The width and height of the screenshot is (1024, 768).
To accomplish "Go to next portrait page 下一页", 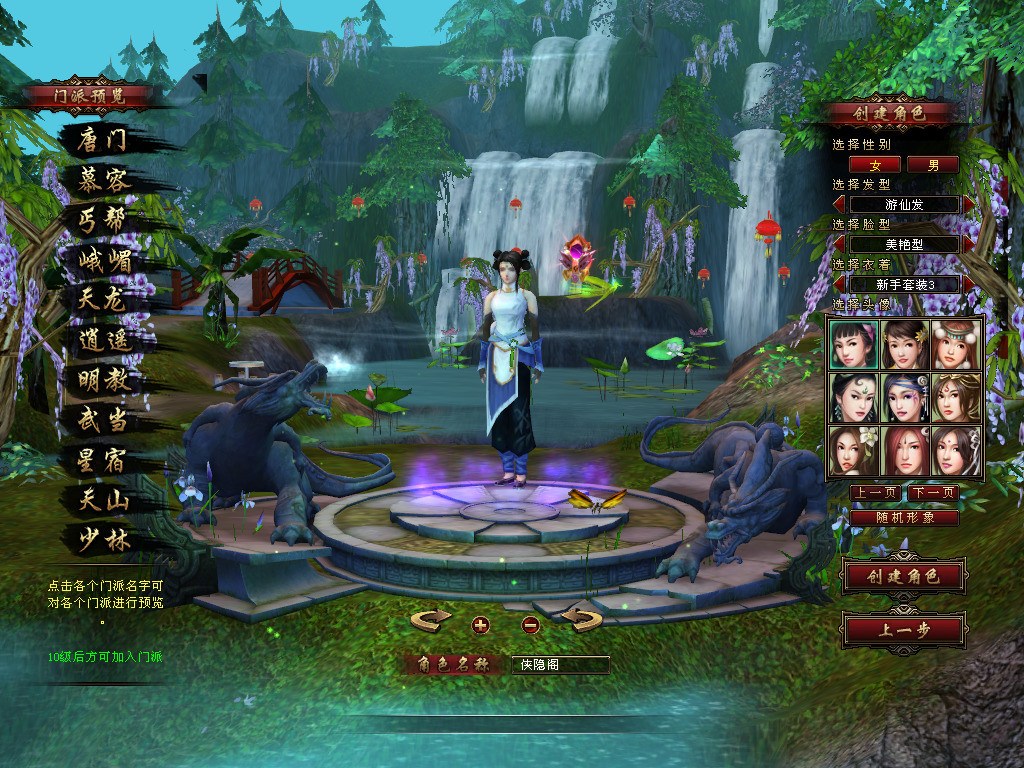I will 932,493.
